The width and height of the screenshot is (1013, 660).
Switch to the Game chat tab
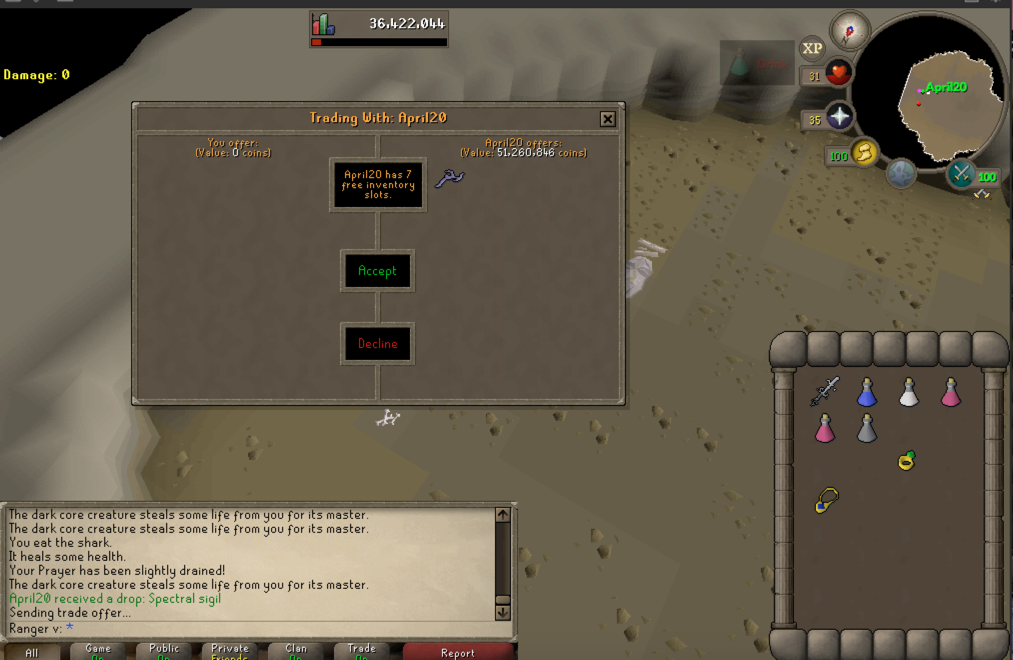(x=98, y=651)
